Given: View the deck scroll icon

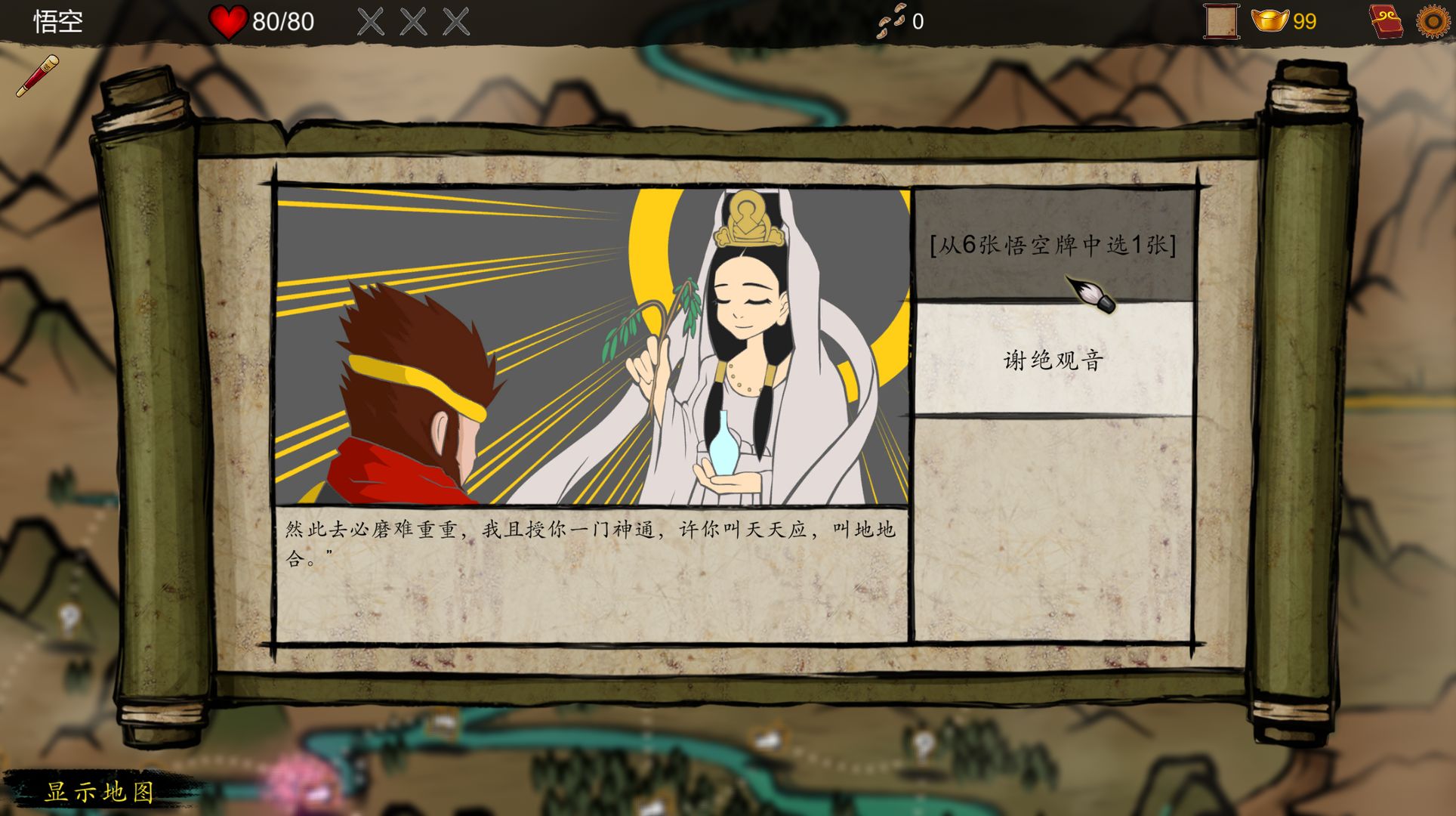Looking at the screenshot, I should 1220,21.
